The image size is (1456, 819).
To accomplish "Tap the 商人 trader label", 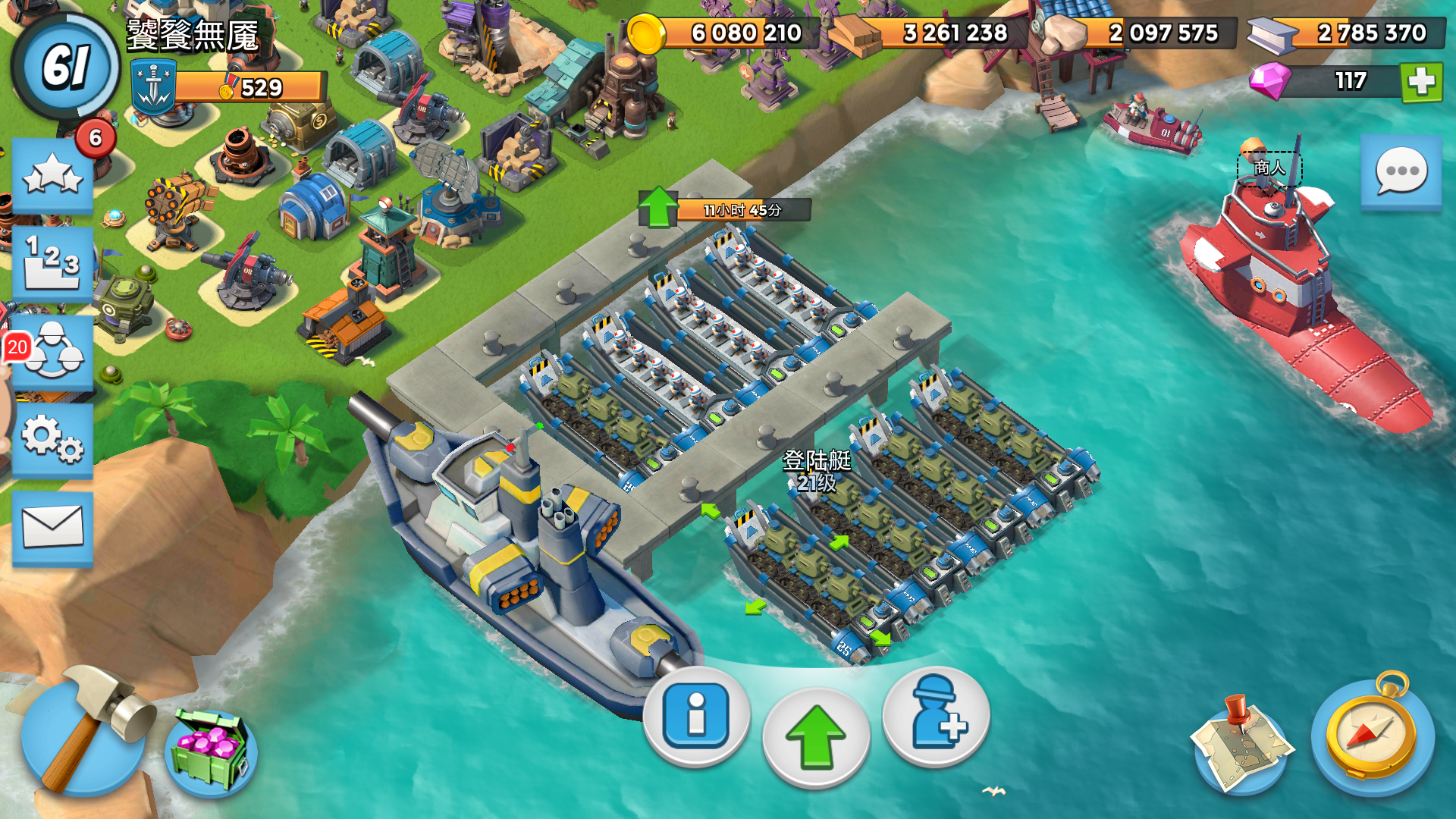I will (x=1269, y=168).
